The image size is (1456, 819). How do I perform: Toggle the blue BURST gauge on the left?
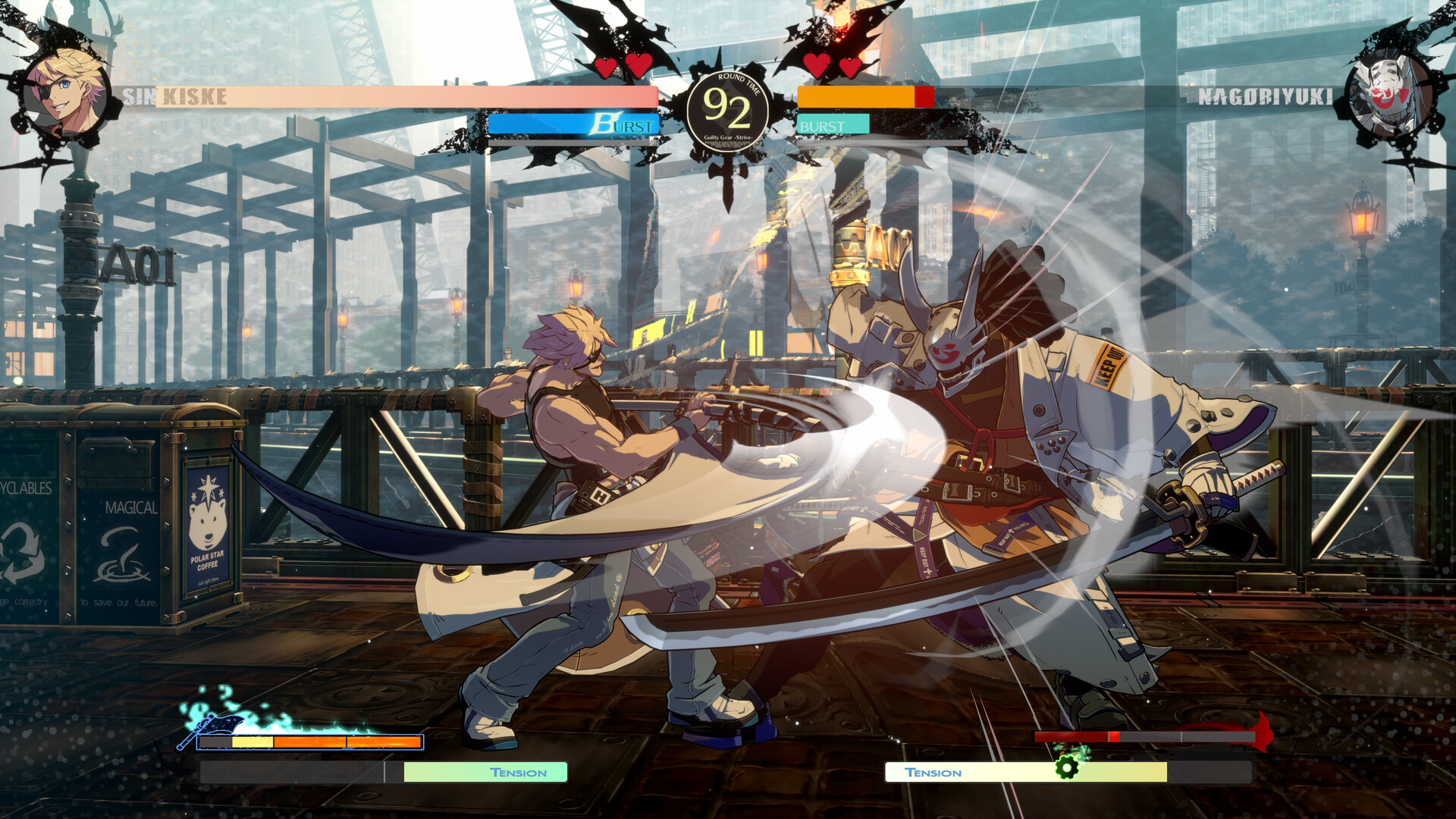pyautogui.click(x=573, y=124)
